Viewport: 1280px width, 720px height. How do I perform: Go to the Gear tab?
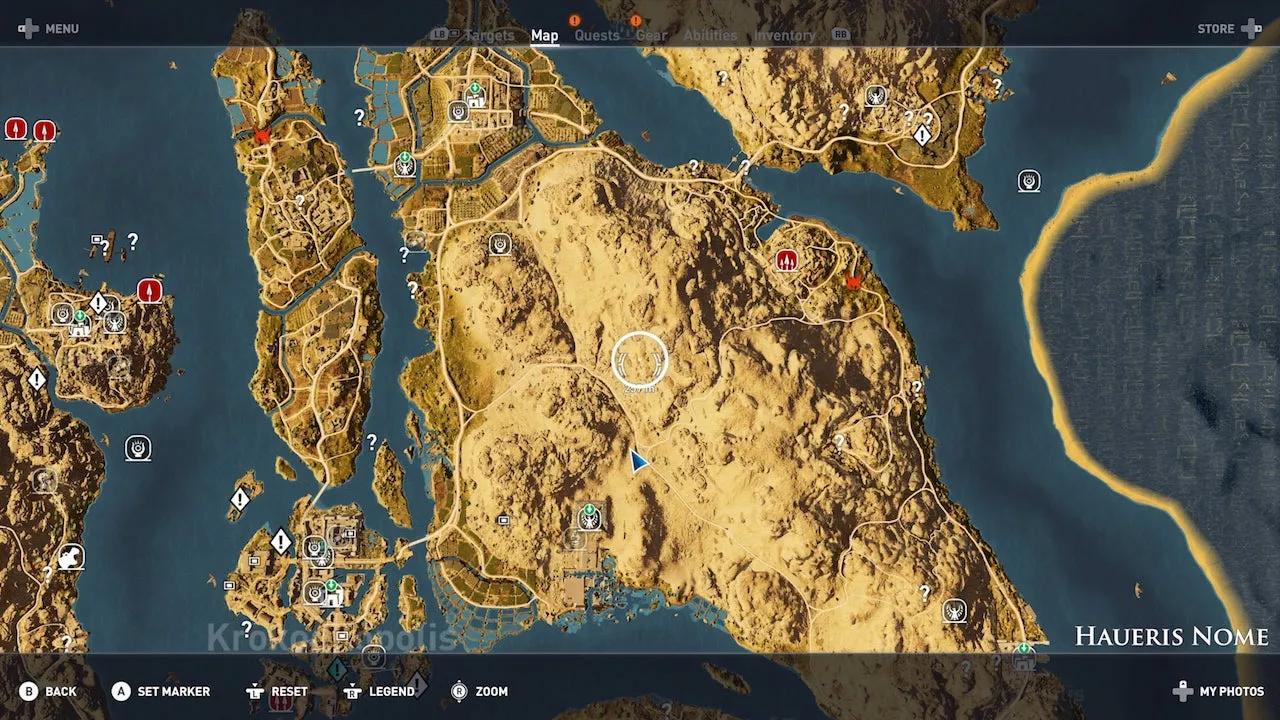tap(651, 36)
